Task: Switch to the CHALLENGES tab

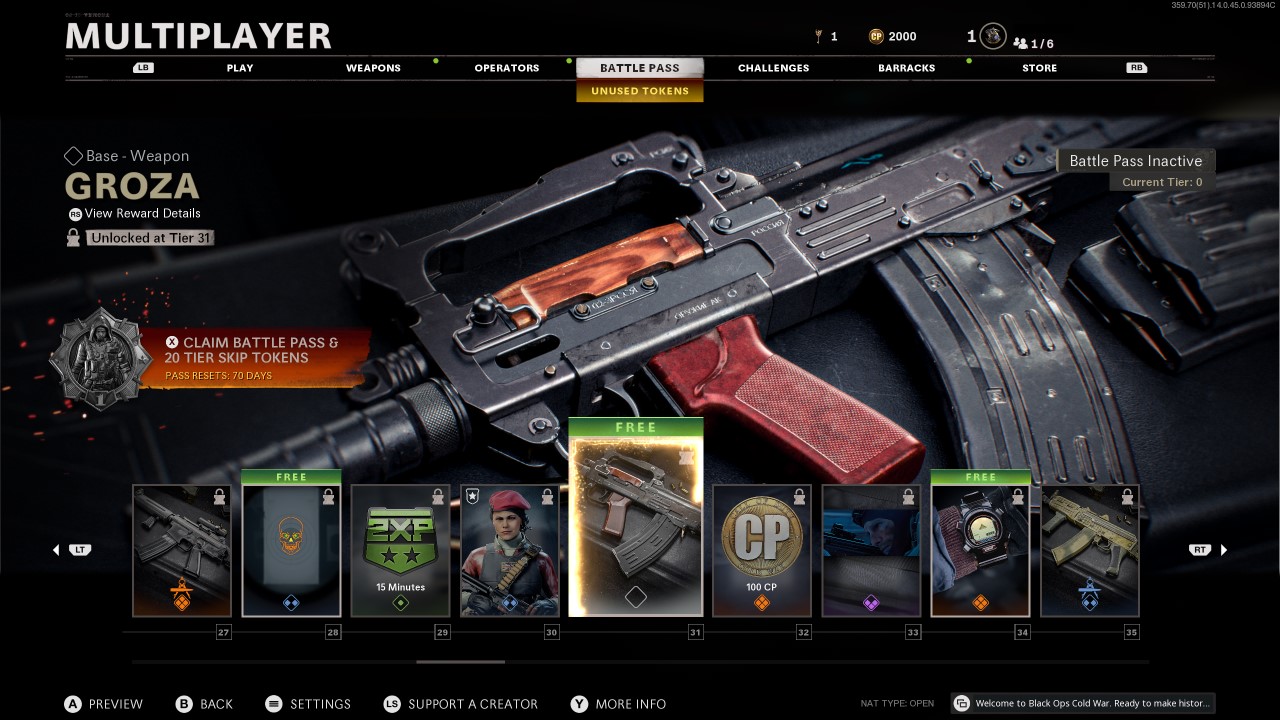Action: 773,67
